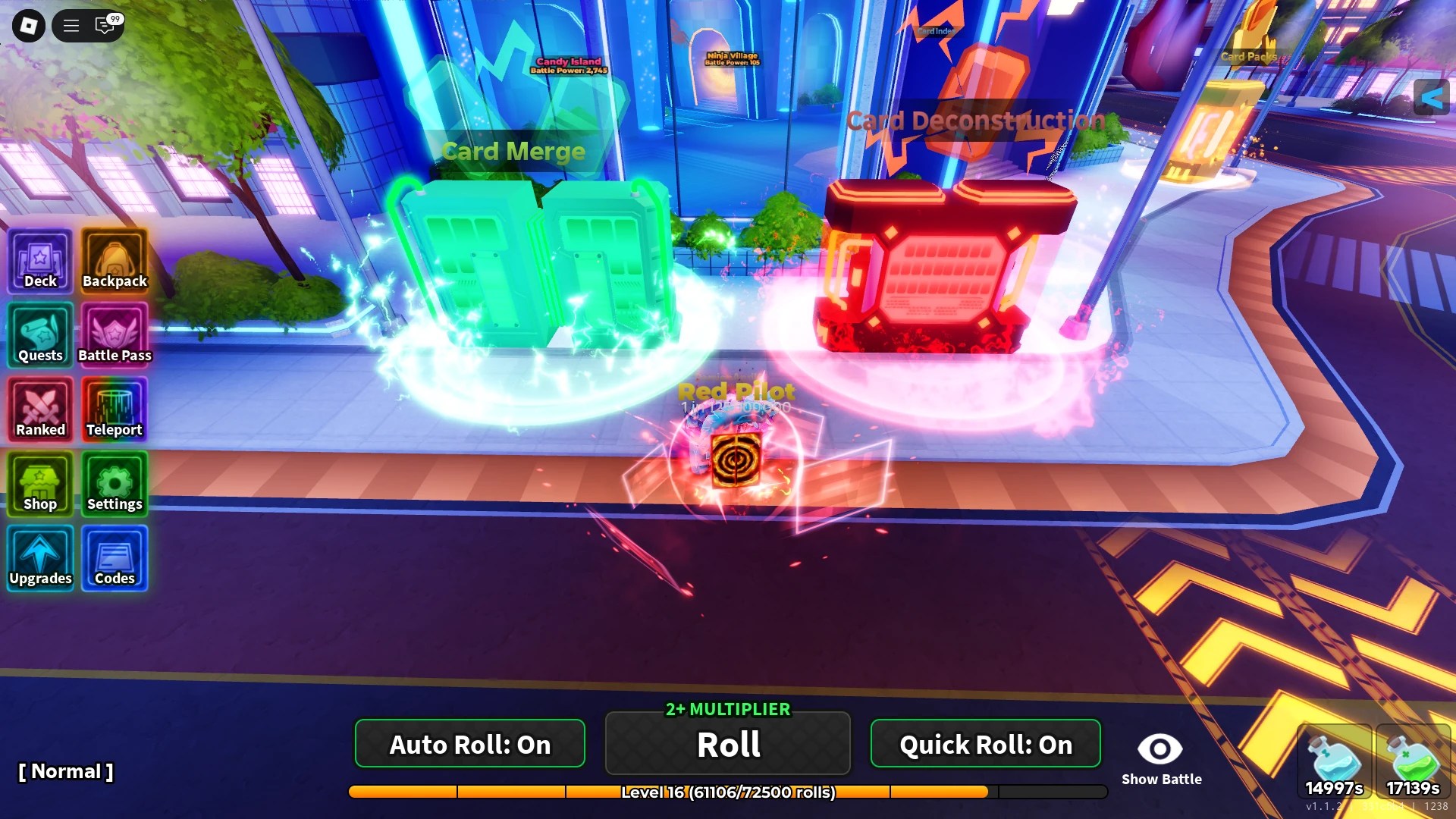Open the Upgrades menu
The width and height of the screenshot is (1456, 819).
(39, 558)
